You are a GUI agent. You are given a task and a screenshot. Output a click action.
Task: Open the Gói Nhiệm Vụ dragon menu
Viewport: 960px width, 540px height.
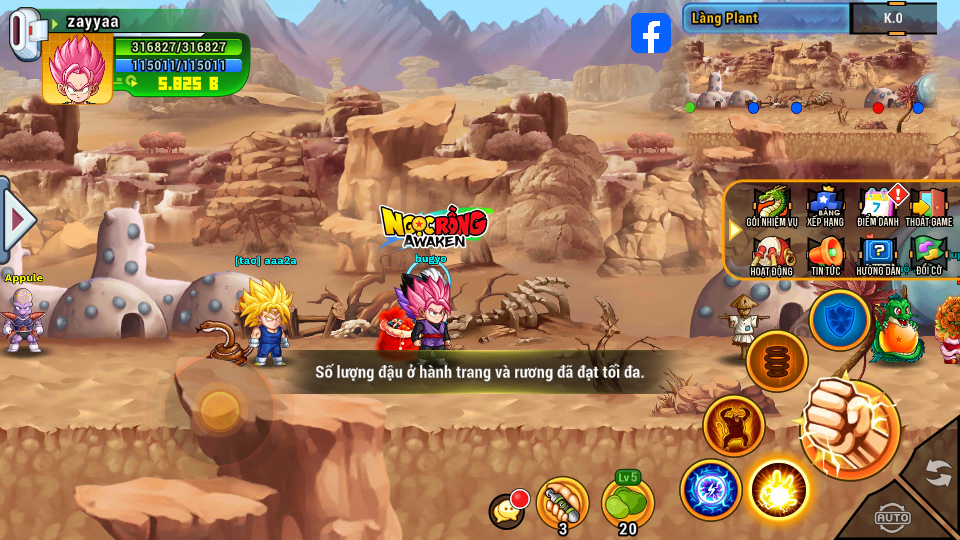point(771,205)
